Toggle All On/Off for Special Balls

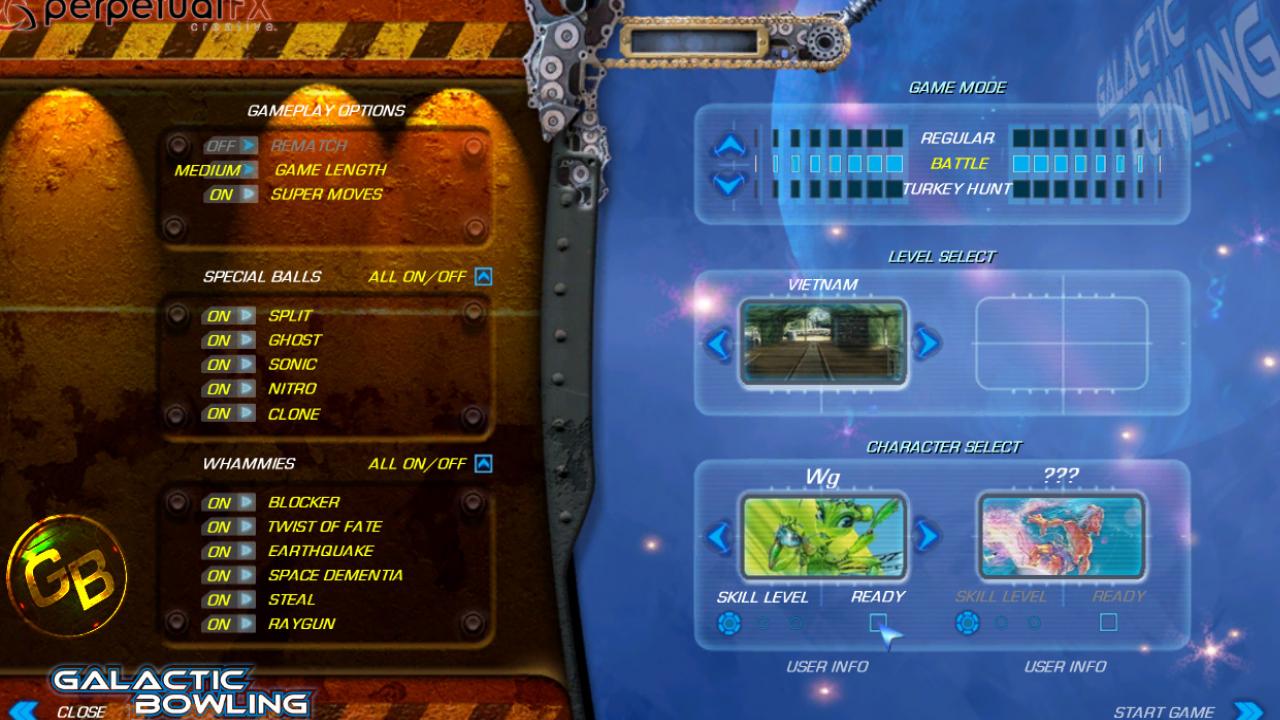(x=482, y=276)
